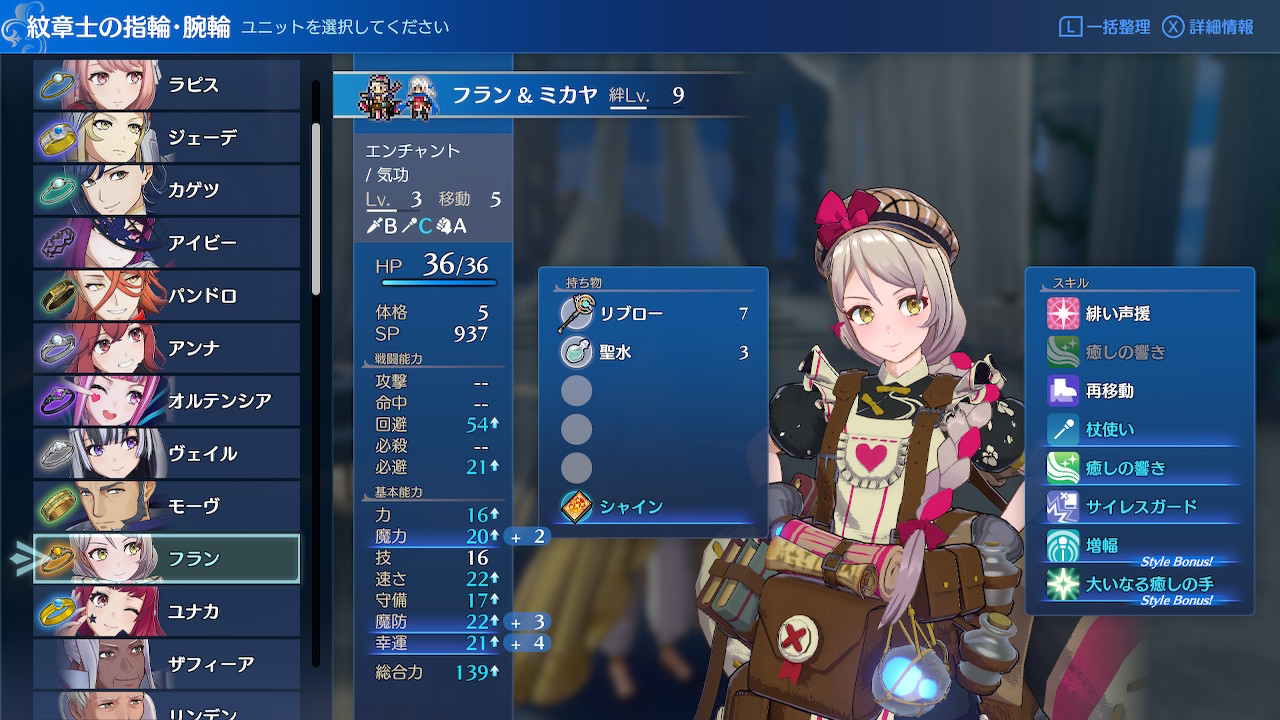Pick ヴェイル in the unit list
Viewport: 1280px width, 720px height.
click(x=166, y=454)
